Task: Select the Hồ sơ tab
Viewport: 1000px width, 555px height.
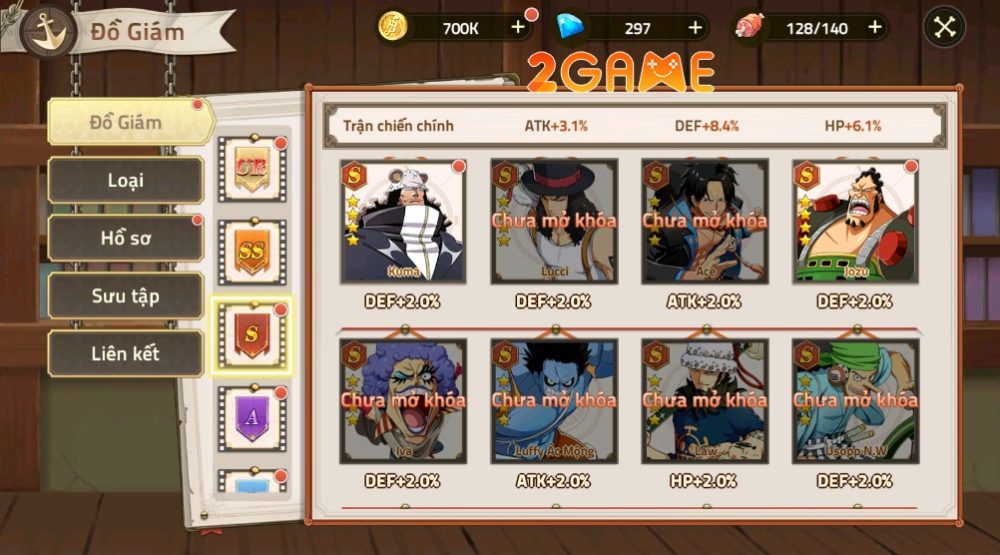Action: coord(126,238)
